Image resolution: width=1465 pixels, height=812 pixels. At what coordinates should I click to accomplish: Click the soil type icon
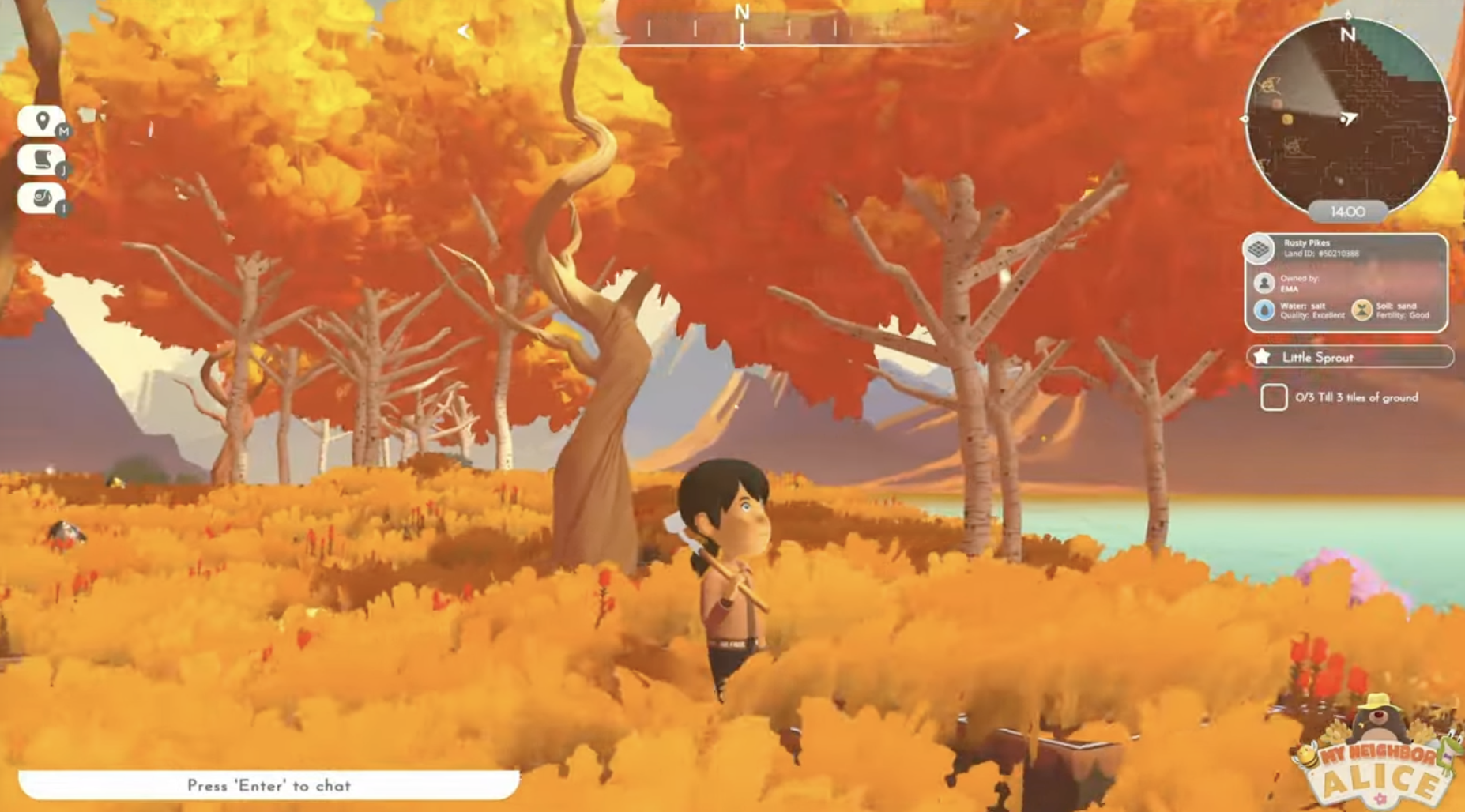point(1361,310)
